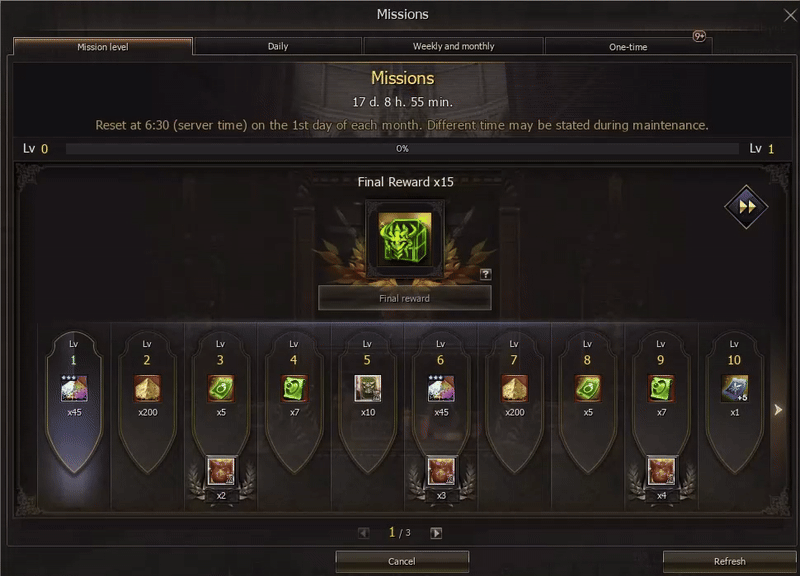Select the Lv 1 reward x45 icon
This screenshot has height=576, width=800.
pos(73,388)
